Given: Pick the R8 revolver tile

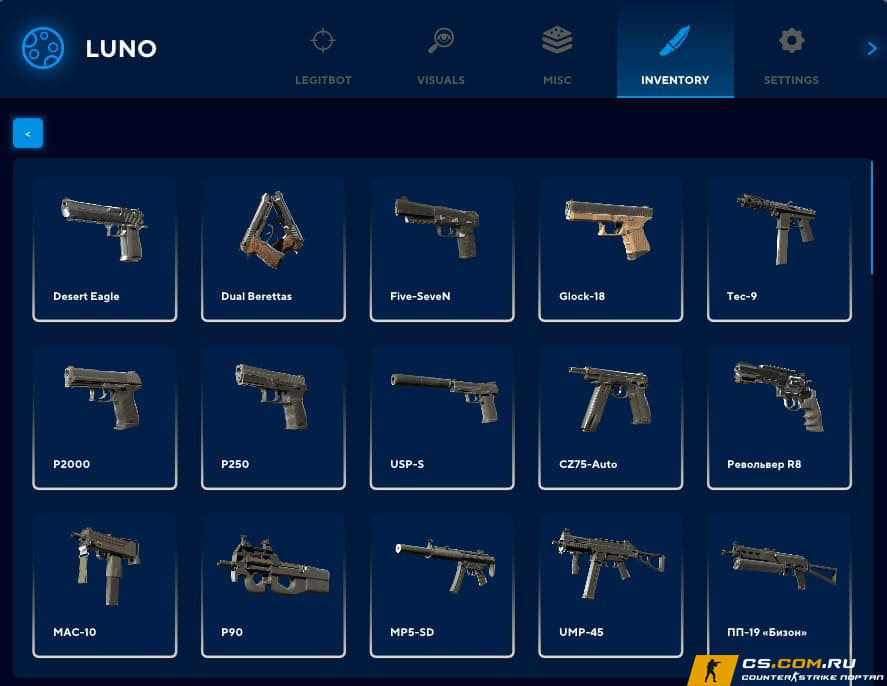Looking at the screenshot, I should [x=779, y=417].
